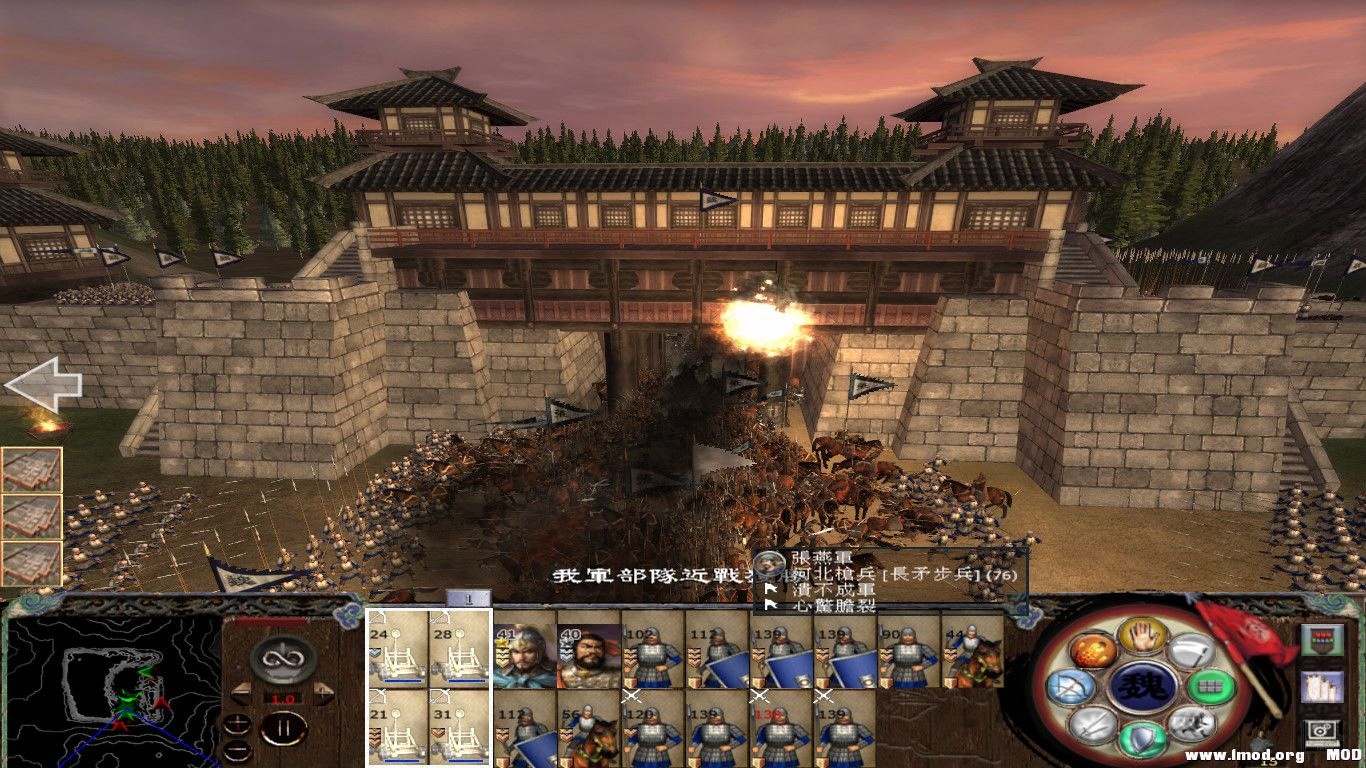This screenshot has height=768, width=1366.
Task: Enable the green shield guard mode
Action: (x=1143, y=739)
